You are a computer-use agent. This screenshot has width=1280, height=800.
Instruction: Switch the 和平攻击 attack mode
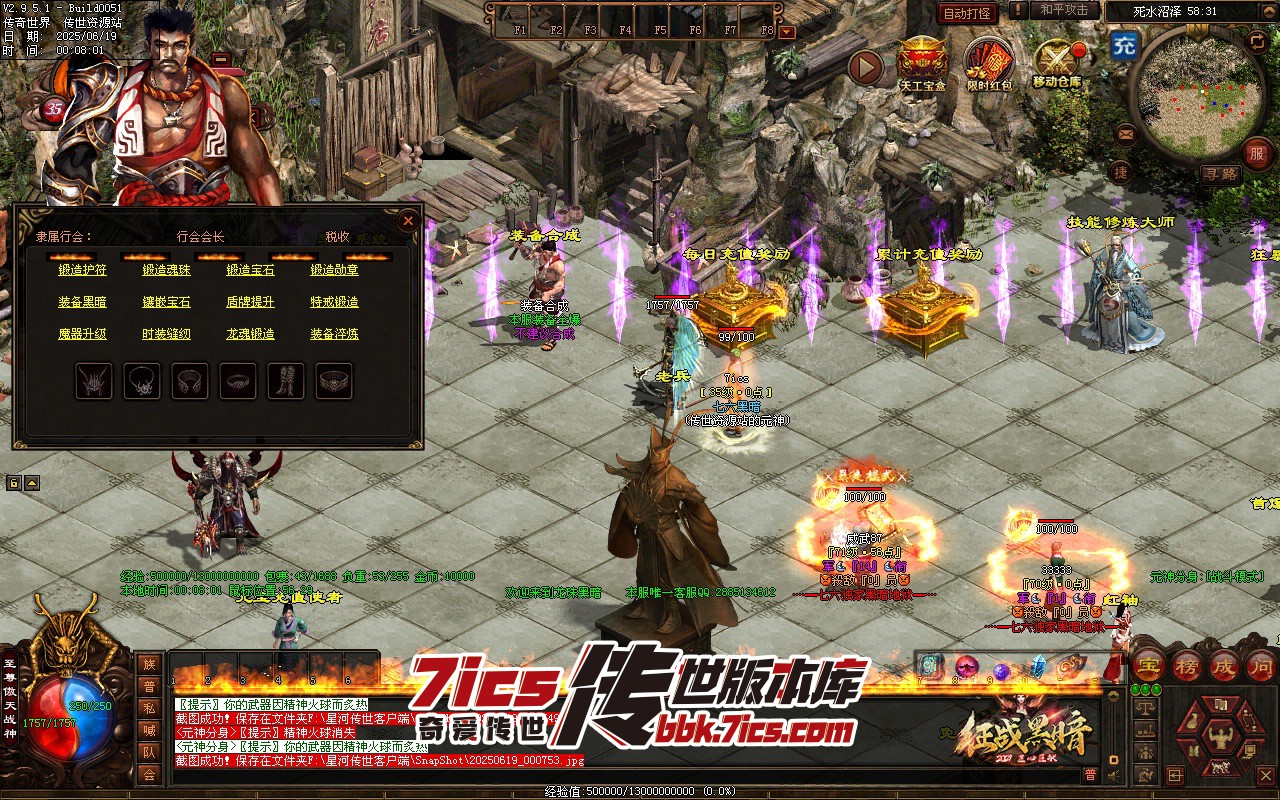pyautogui.click(x=1063, y=10)
